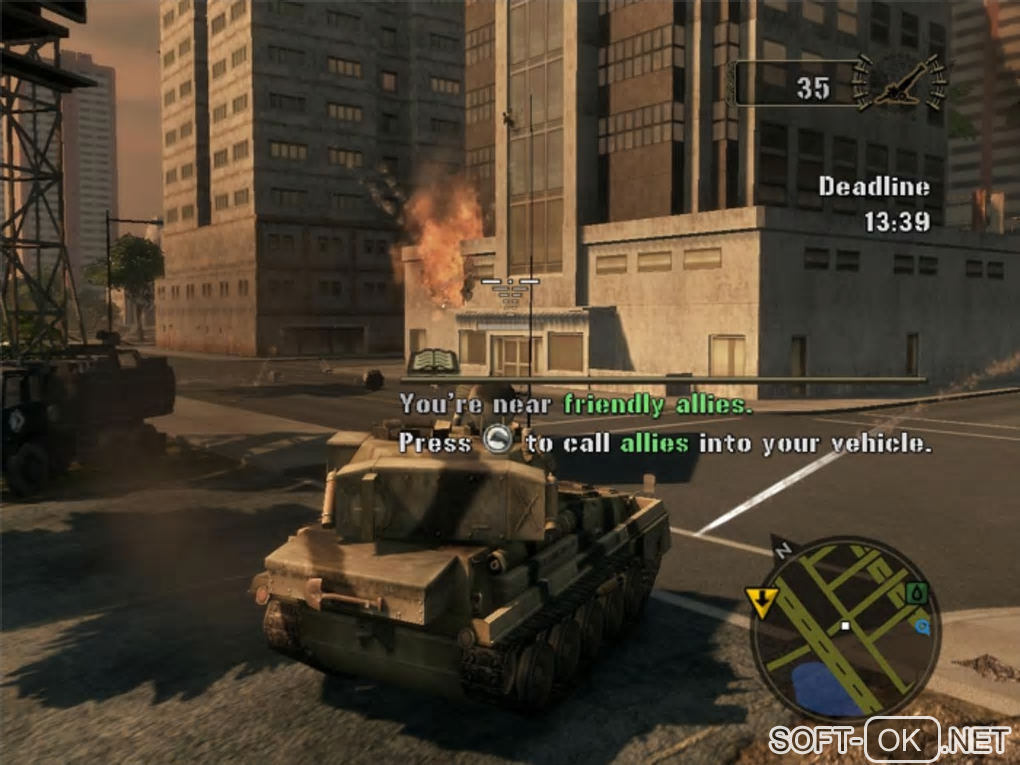Select the green fuel drop map marker

point(916,594)
